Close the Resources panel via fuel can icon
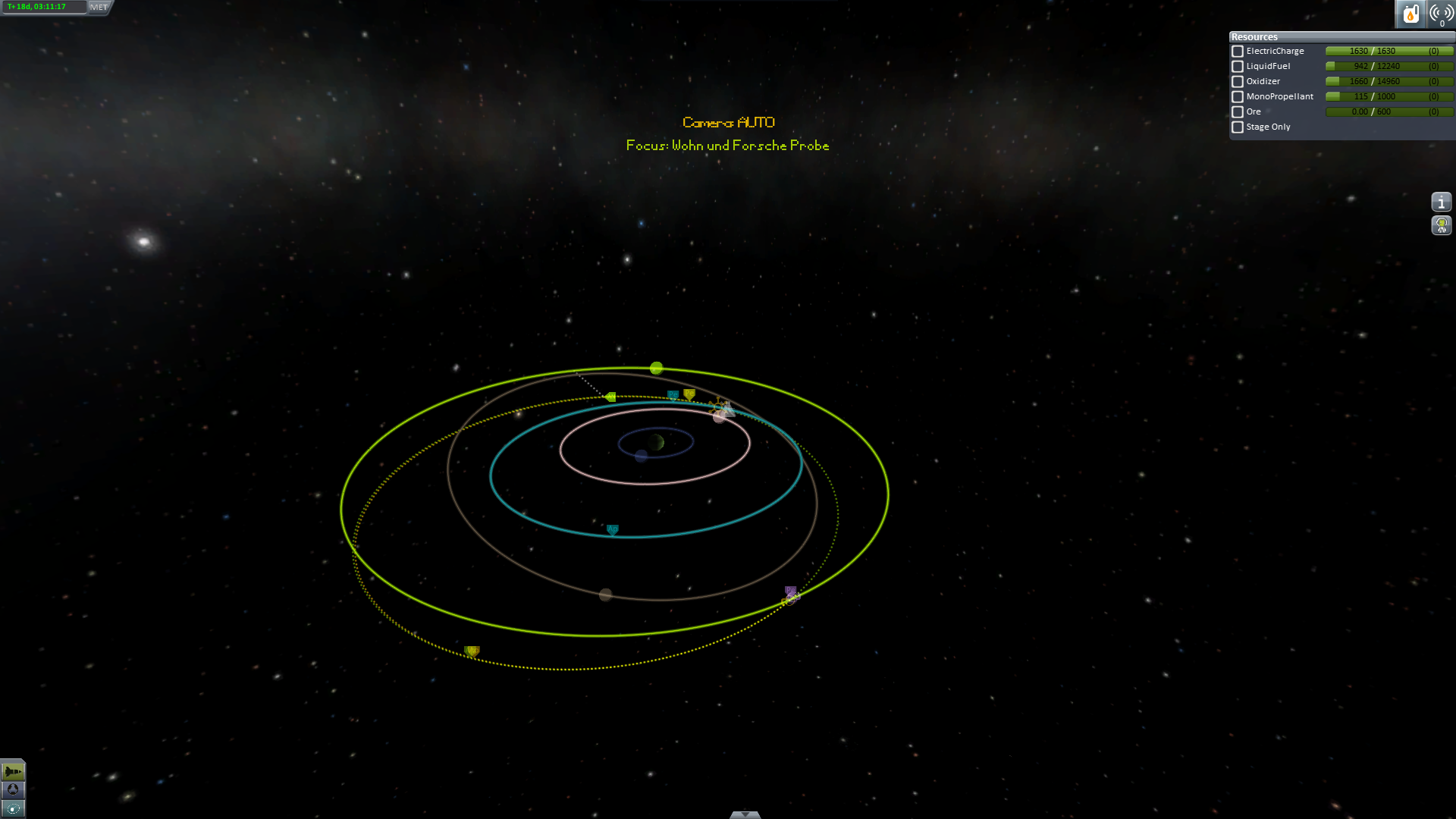 pyautogui.click(x=1410, y=14)
